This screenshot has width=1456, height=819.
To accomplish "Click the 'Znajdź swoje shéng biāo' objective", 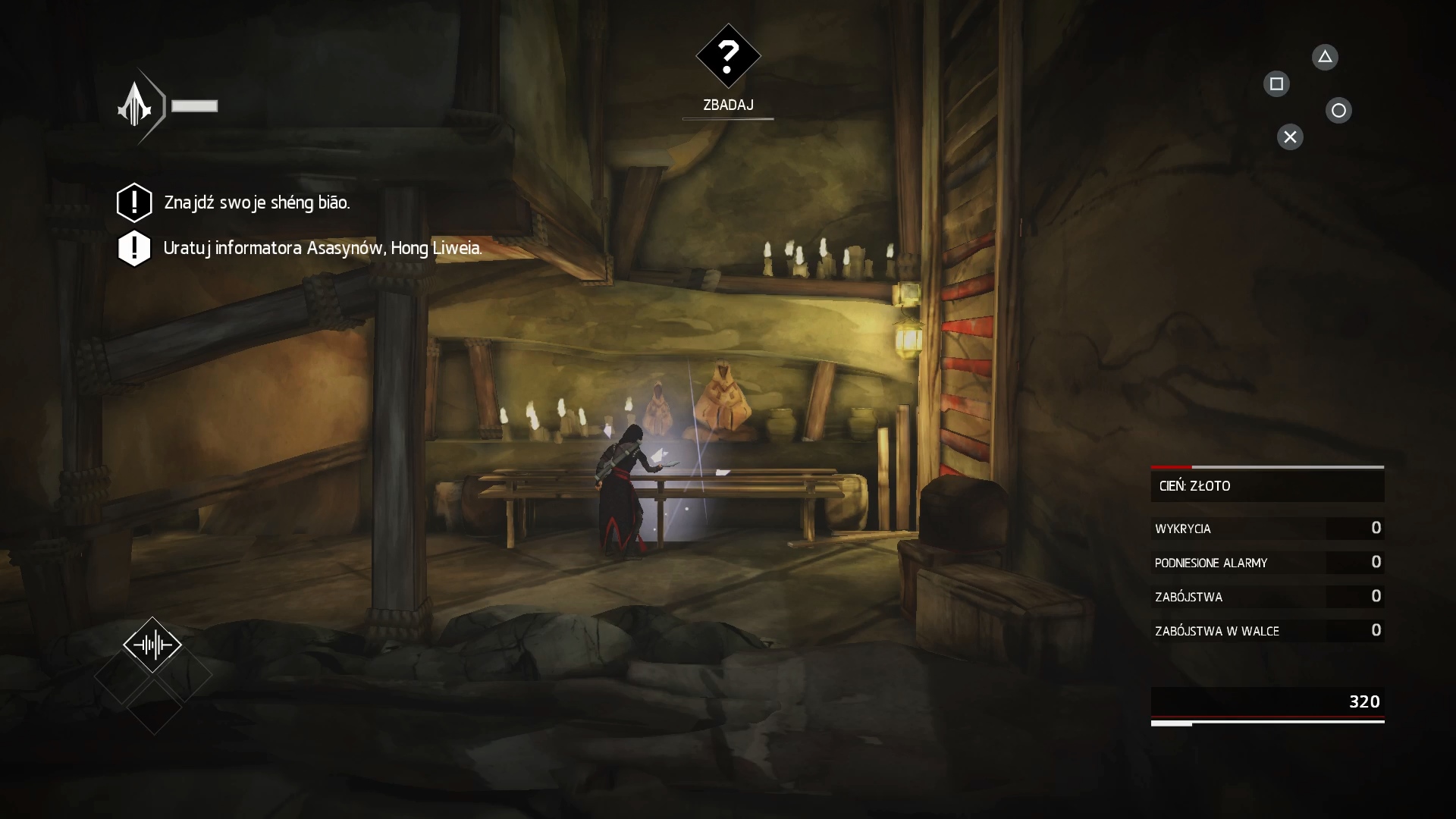I will click(x=256, y=202).
